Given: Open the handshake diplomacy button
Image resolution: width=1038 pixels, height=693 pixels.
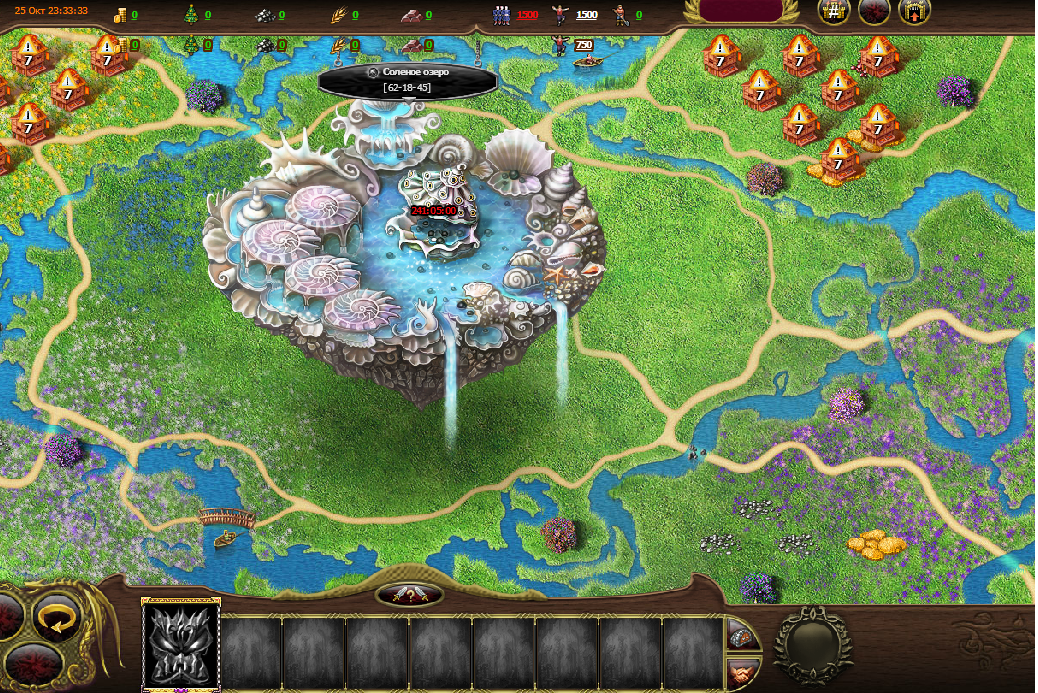Looking at the screenshot, I should (742, 672).
